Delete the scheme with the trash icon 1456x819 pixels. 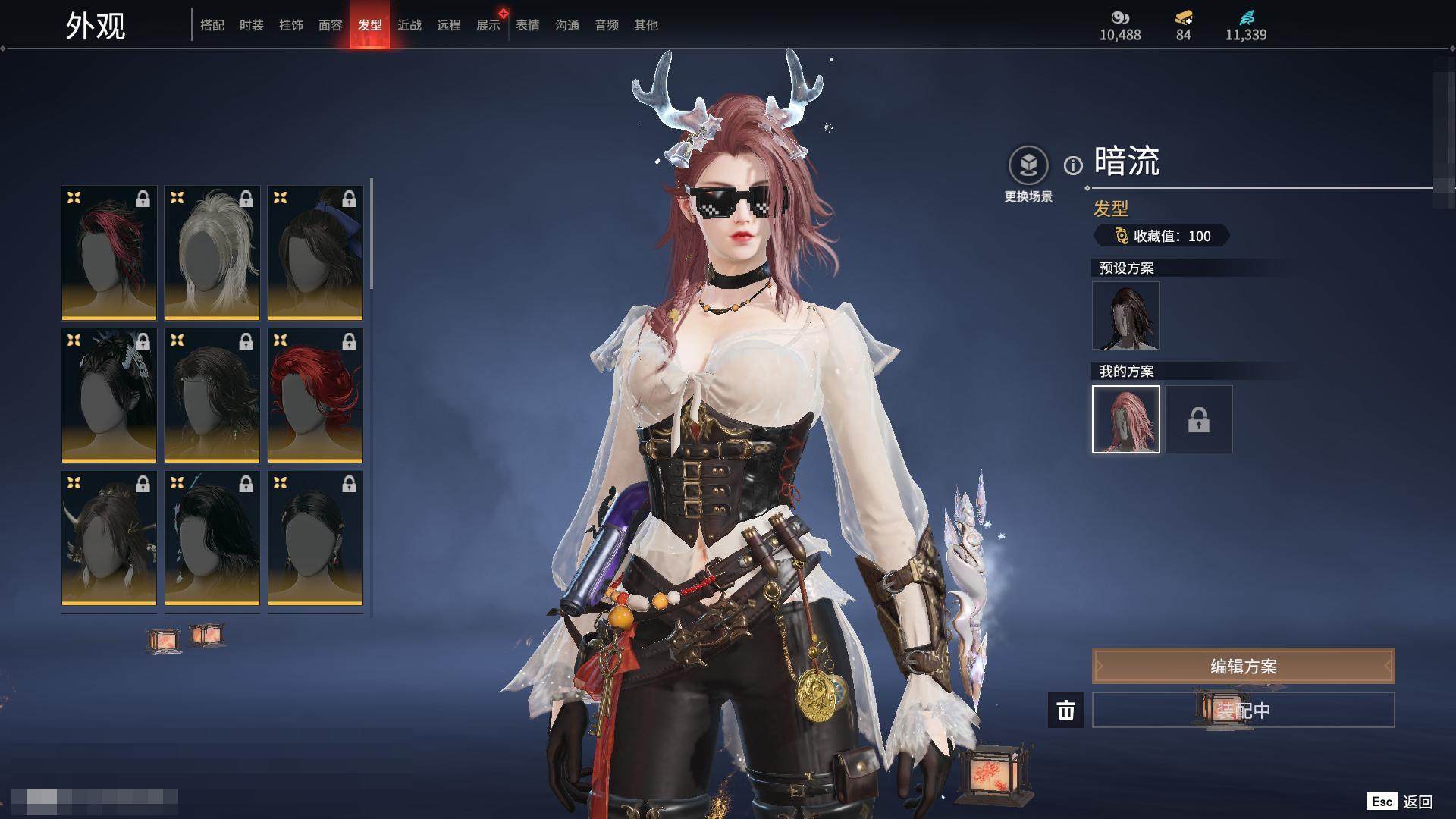(x=1066, y=710)
